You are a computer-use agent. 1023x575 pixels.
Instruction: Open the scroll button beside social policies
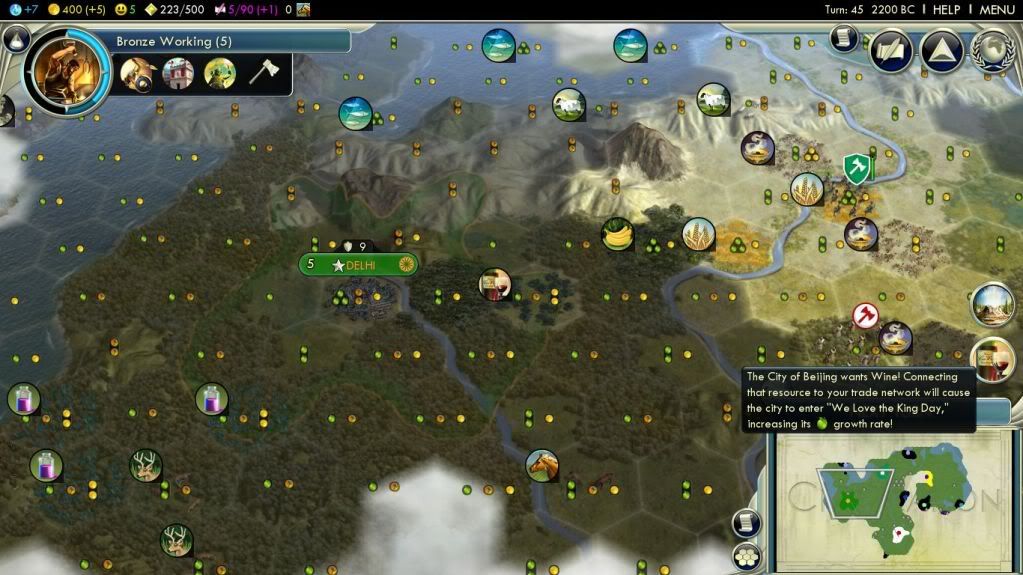(x=844, y=39)
